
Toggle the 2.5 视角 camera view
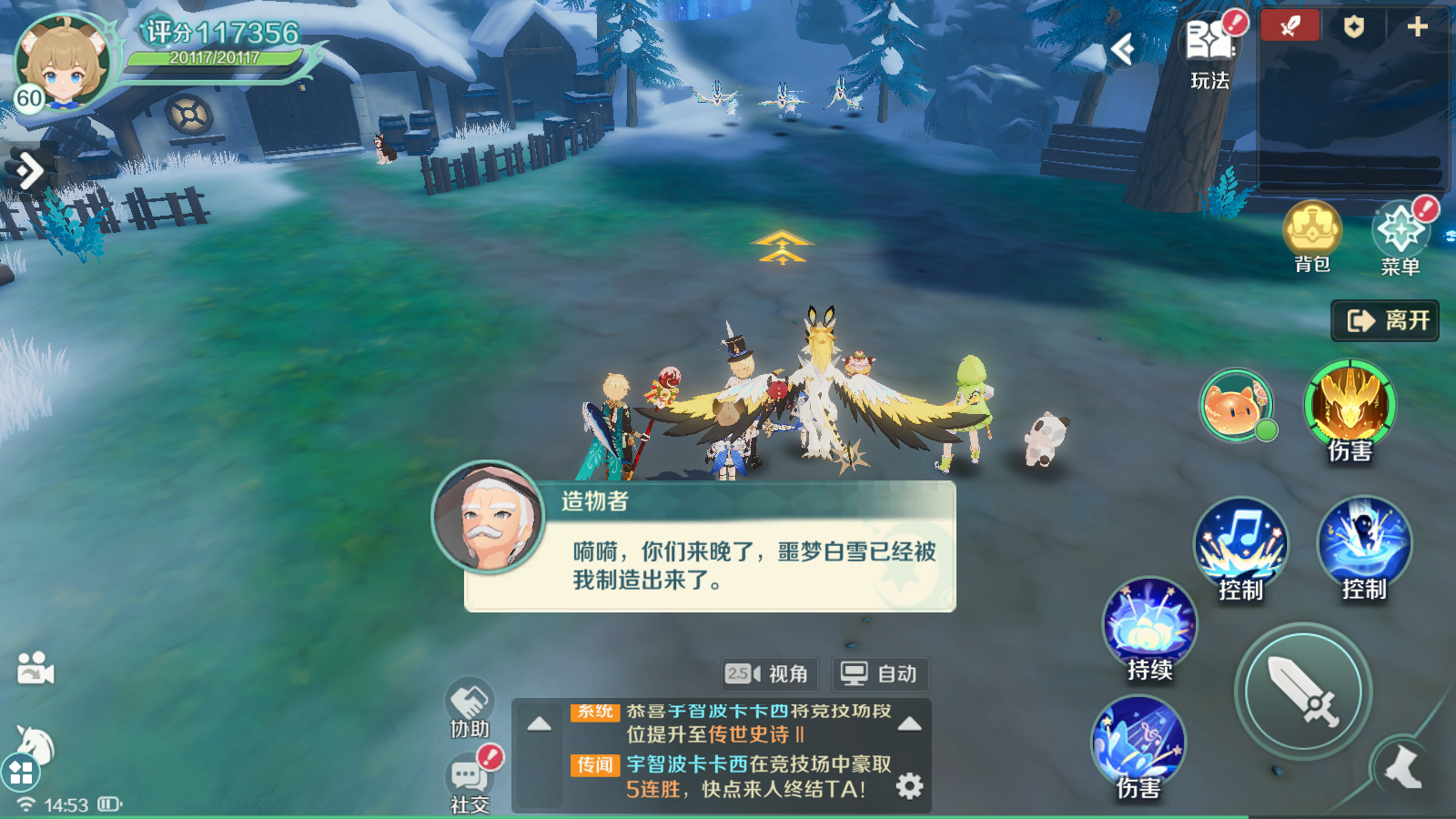tap(770, 674)
